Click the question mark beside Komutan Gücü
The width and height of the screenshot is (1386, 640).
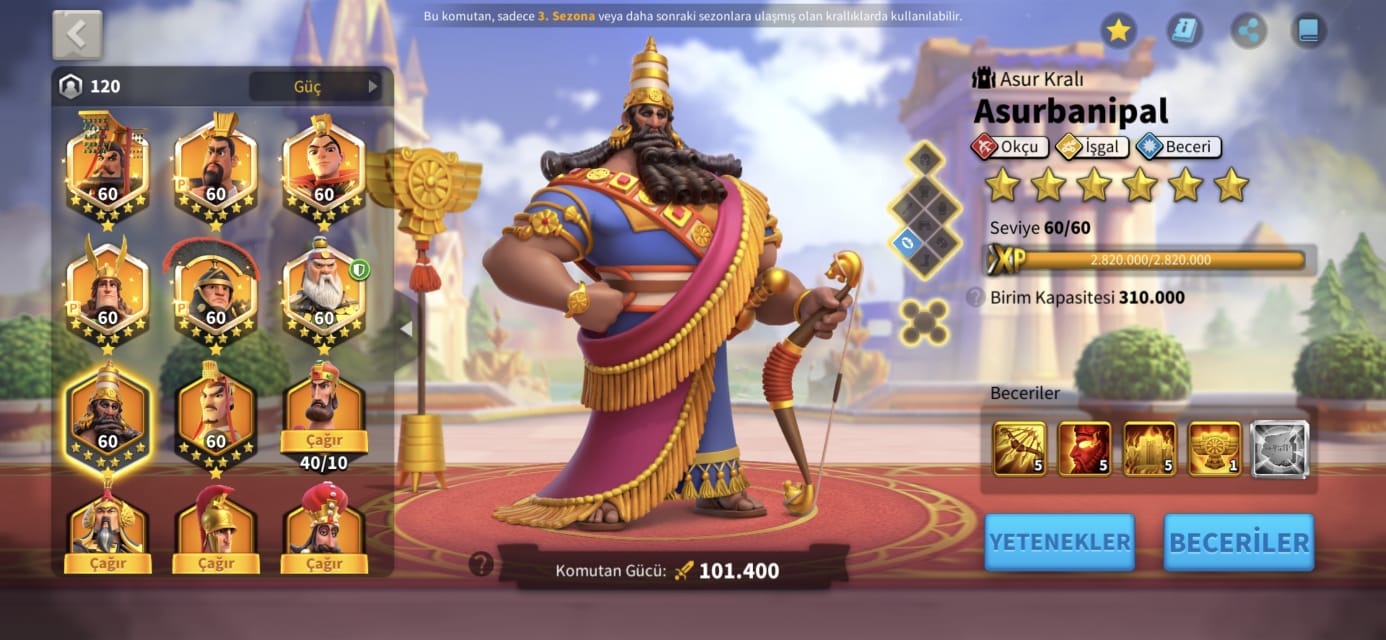click(x=481, y=564)
